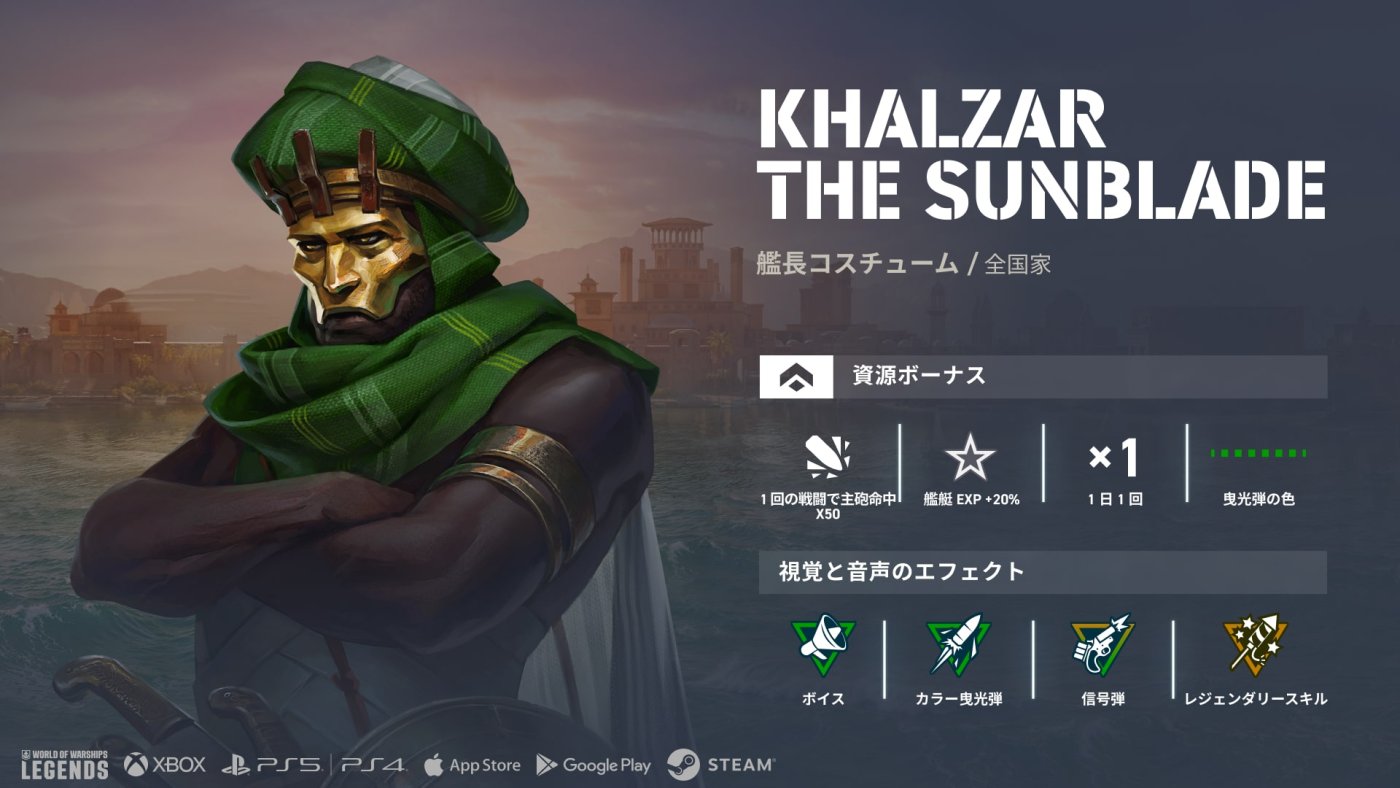Click the megaphone voice (ボイス) icon

823,645
